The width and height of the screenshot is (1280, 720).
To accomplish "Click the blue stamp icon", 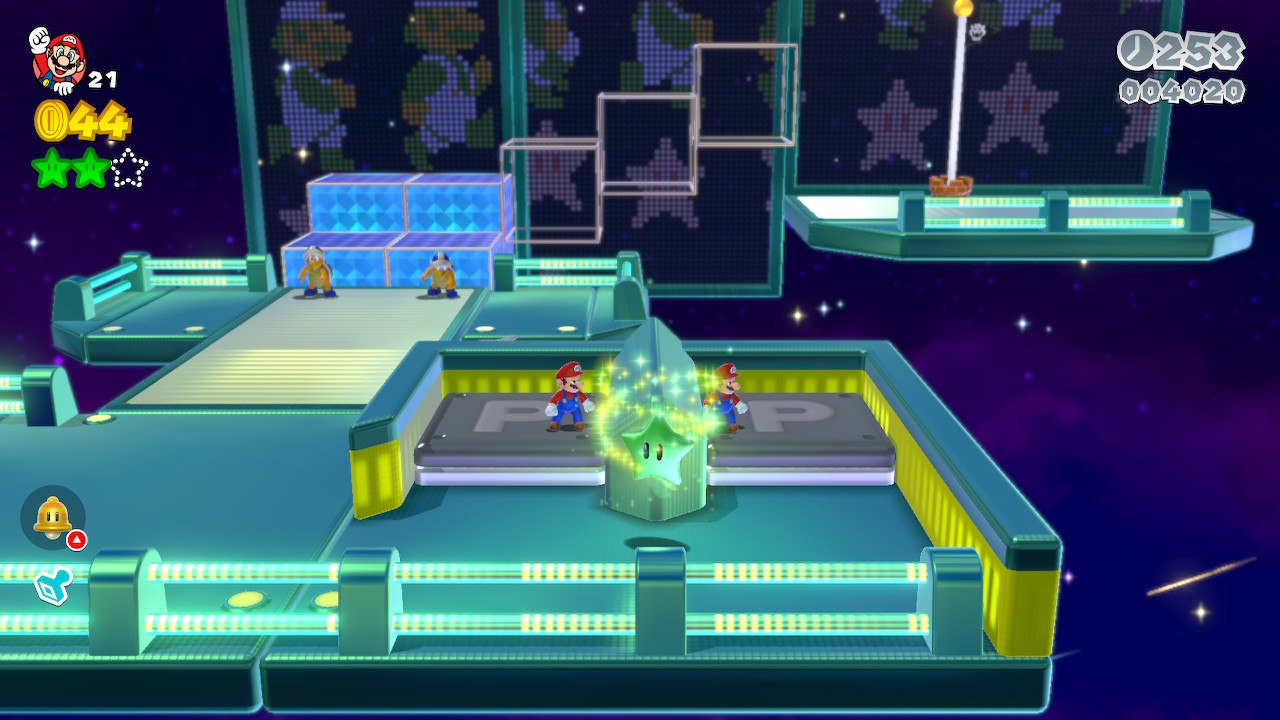I will click(52, 586).
